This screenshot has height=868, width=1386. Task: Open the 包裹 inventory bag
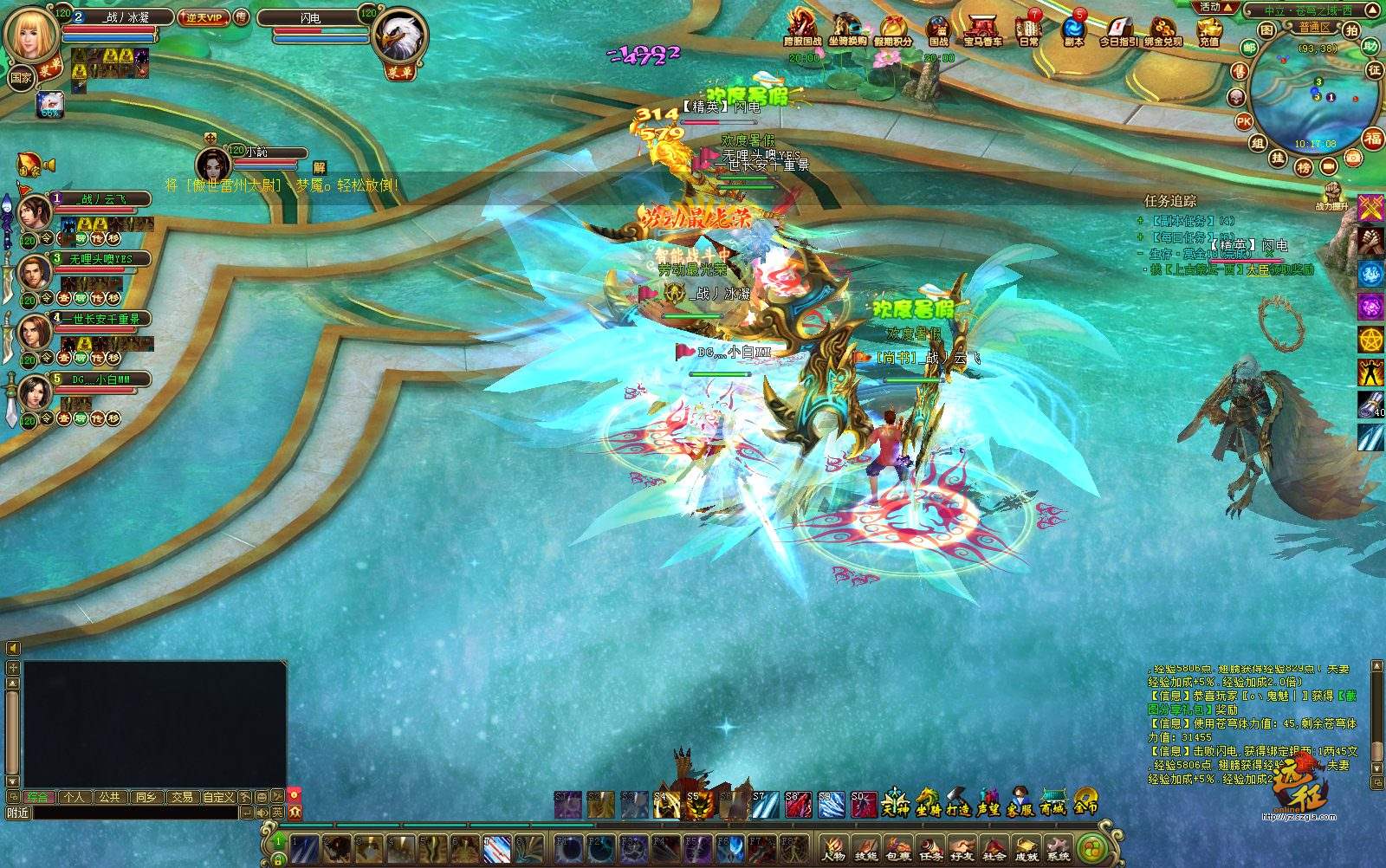point(898,847)
